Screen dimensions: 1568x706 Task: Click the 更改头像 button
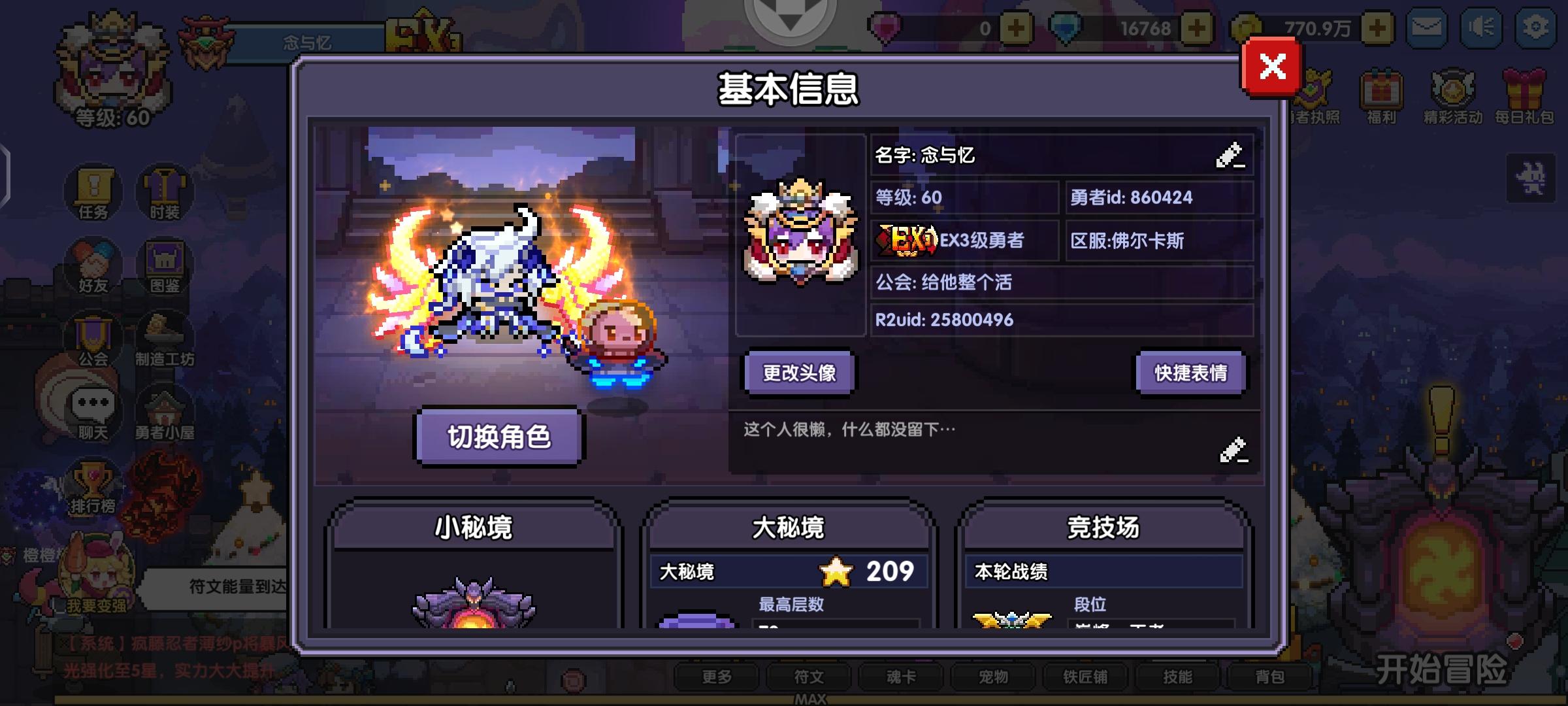(798, 371)
